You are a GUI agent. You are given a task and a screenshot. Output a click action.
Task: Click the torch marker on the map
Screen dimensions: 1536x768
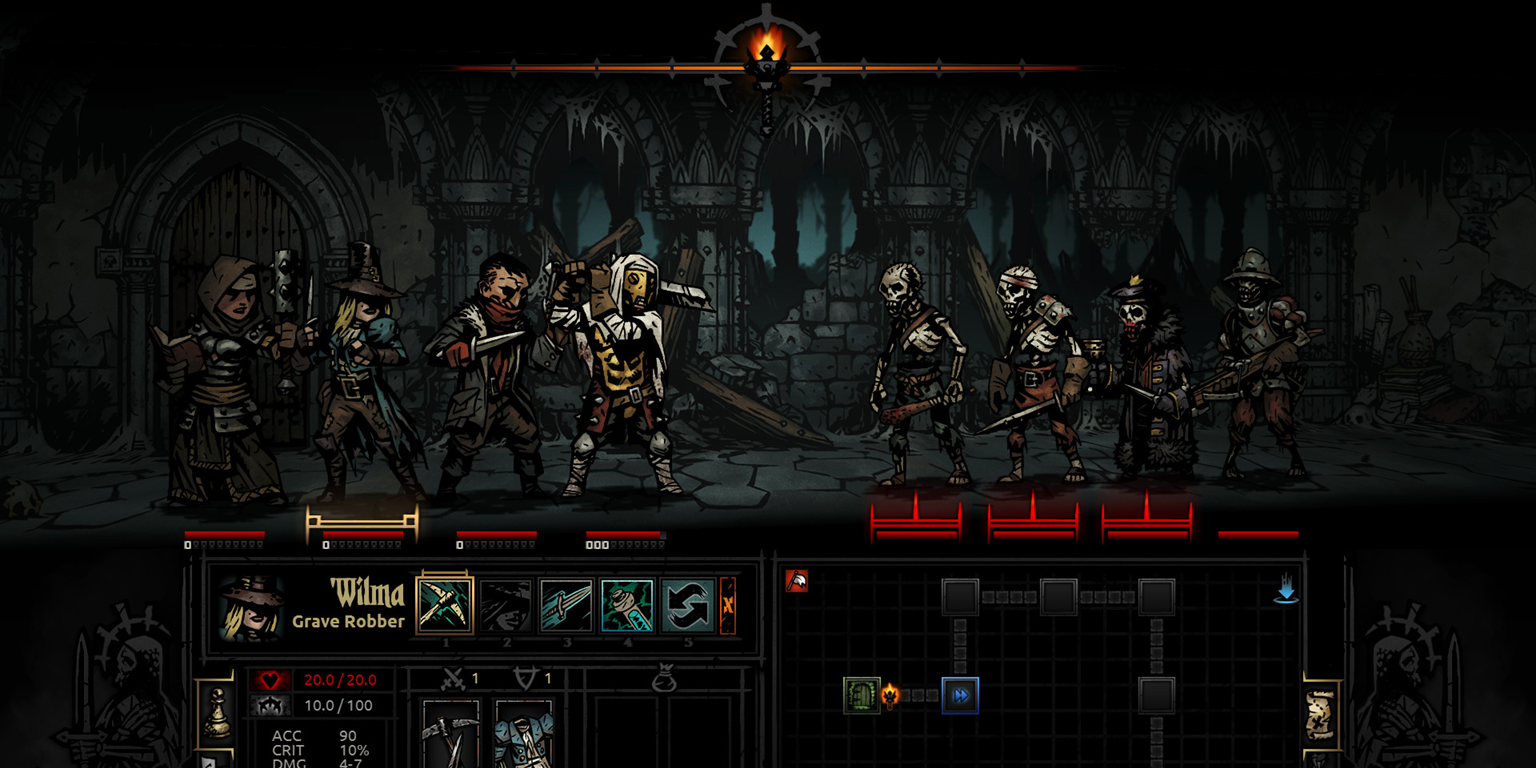point(890,695)
